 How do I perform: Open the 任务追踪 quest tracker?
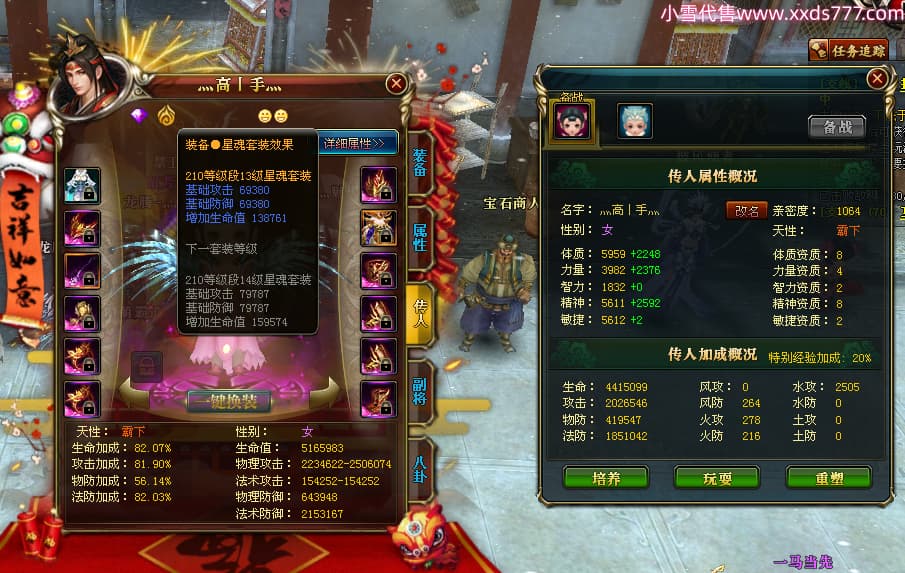848,50
